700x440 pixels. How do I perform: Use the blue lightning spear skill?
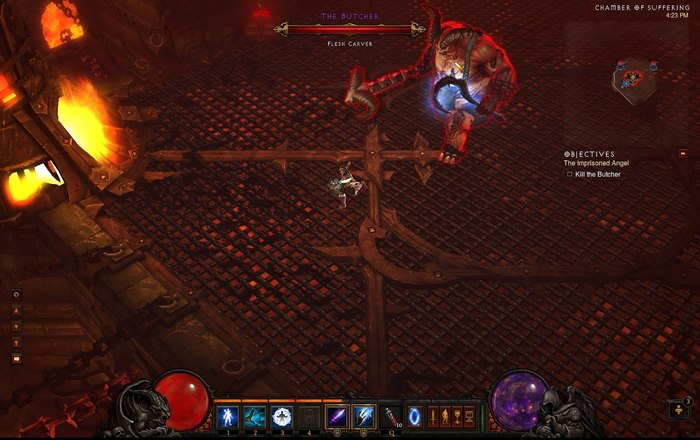point(366,415)
